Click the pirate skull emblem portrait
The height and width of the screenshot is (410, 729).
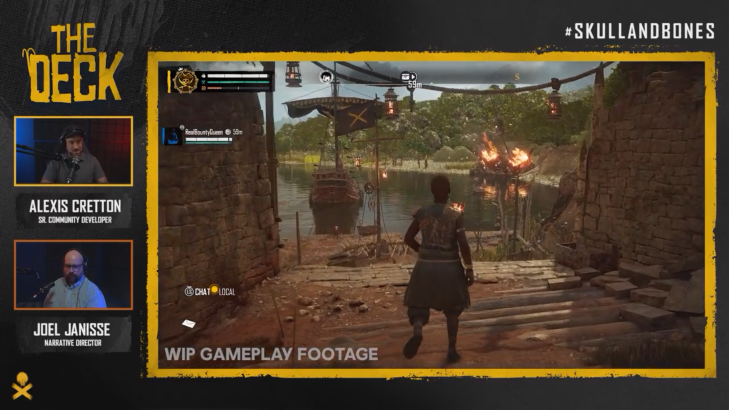(x=183, y=80)
